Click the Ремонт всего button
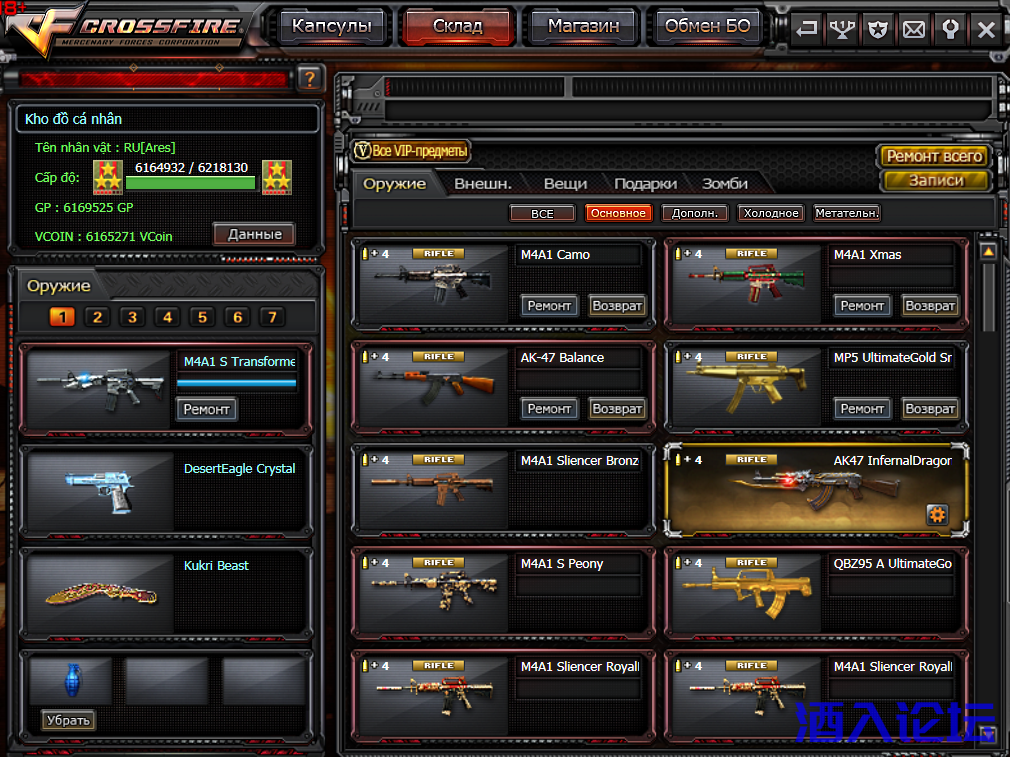The image size is (1010, 757). click(935, 156)
